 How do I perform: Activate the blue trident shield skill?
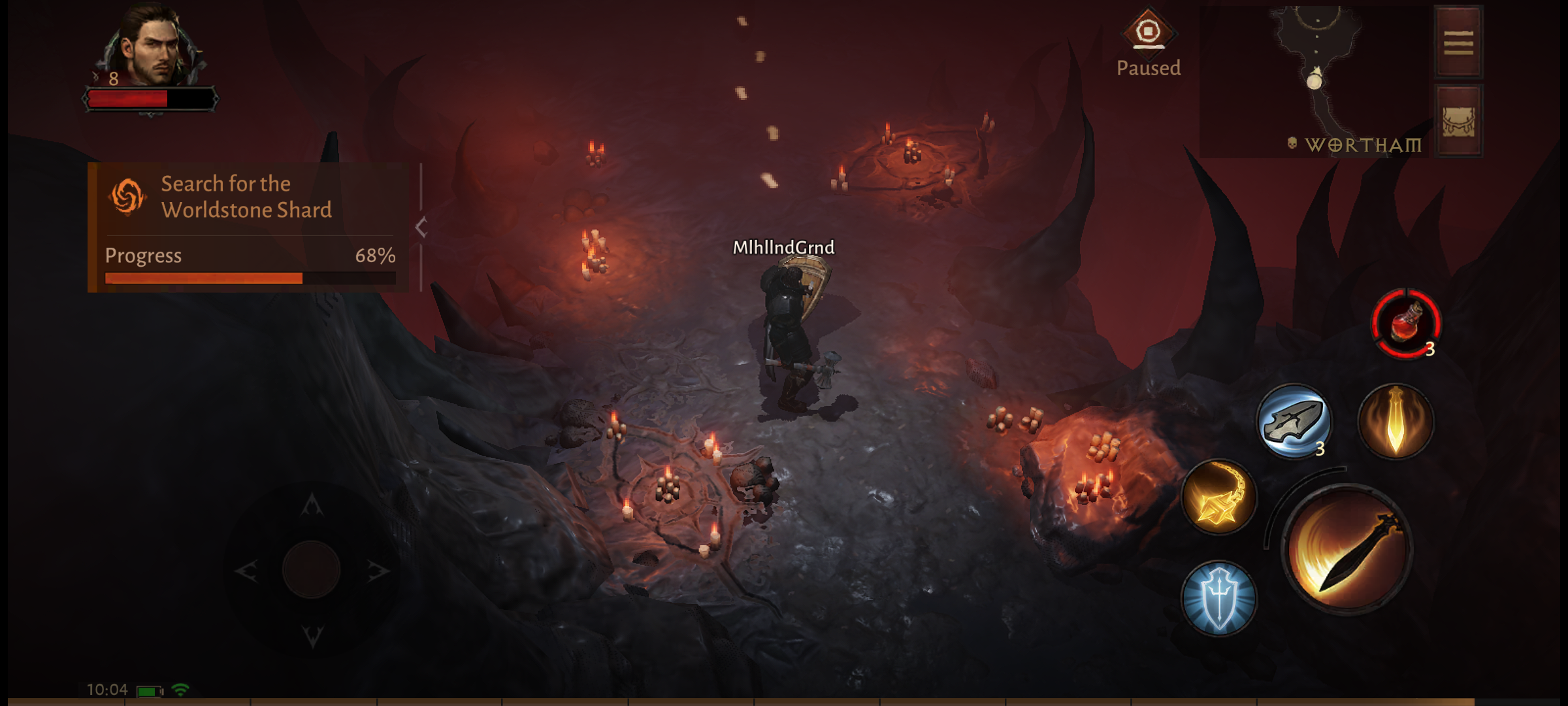click(x=1218, y=597)
